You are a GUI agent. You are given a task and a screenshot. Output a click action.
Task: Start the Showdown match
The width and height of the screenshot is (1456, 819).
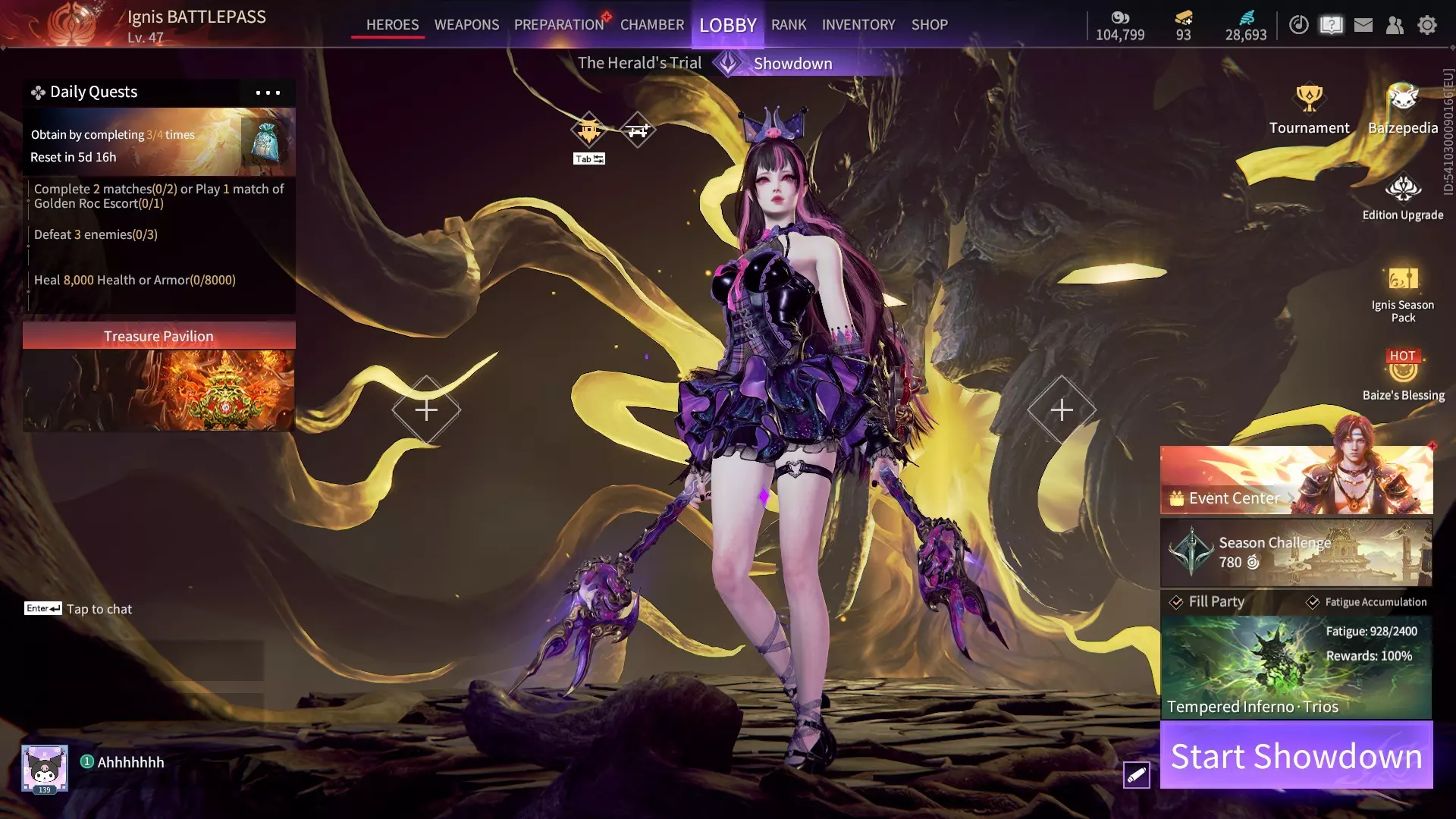(x=1296, y=755)
